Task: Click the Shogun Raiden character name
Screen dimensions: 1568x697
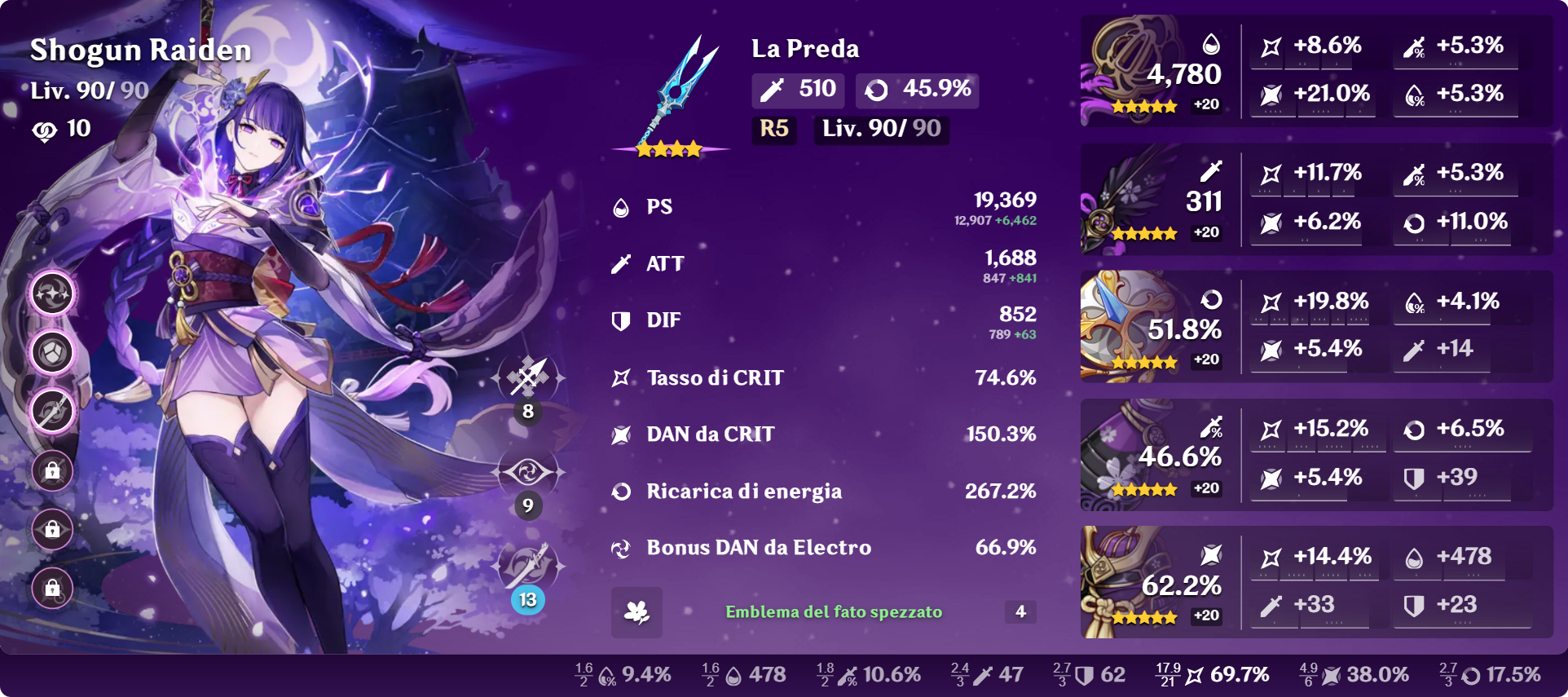Action: (x=140, y=50)
